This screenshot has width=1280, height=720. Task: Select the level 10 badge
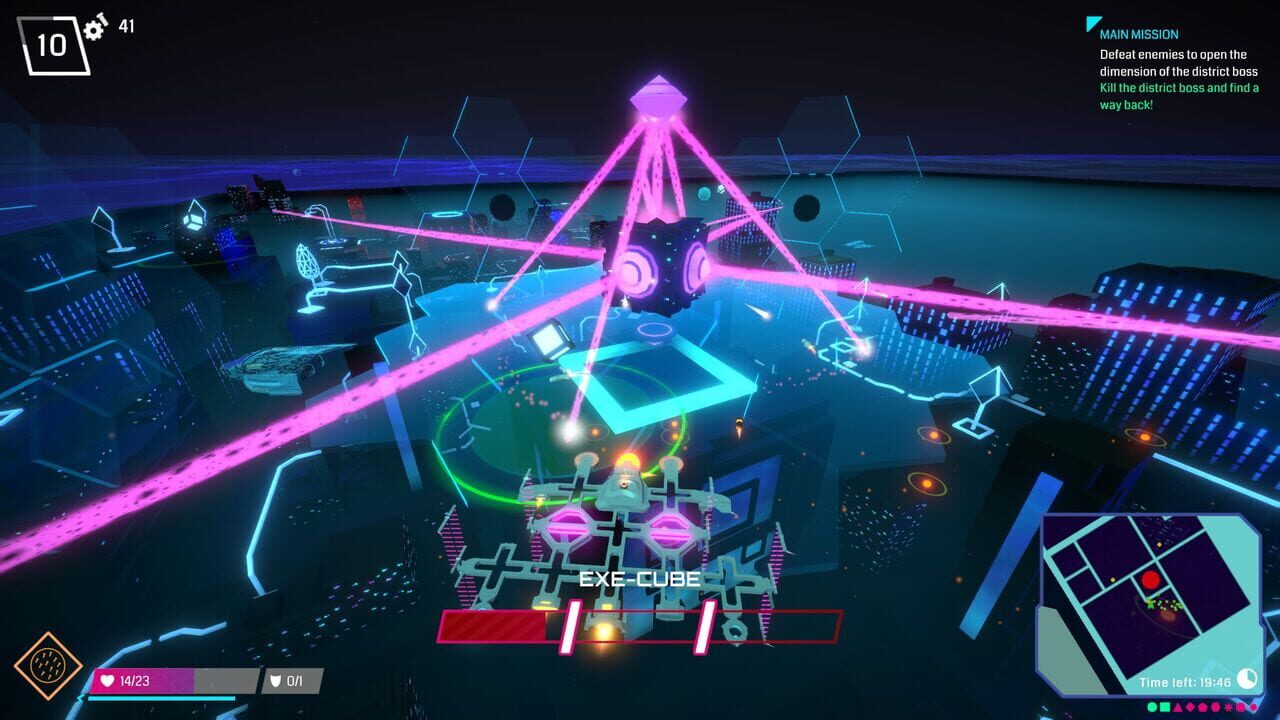point(54,45)
